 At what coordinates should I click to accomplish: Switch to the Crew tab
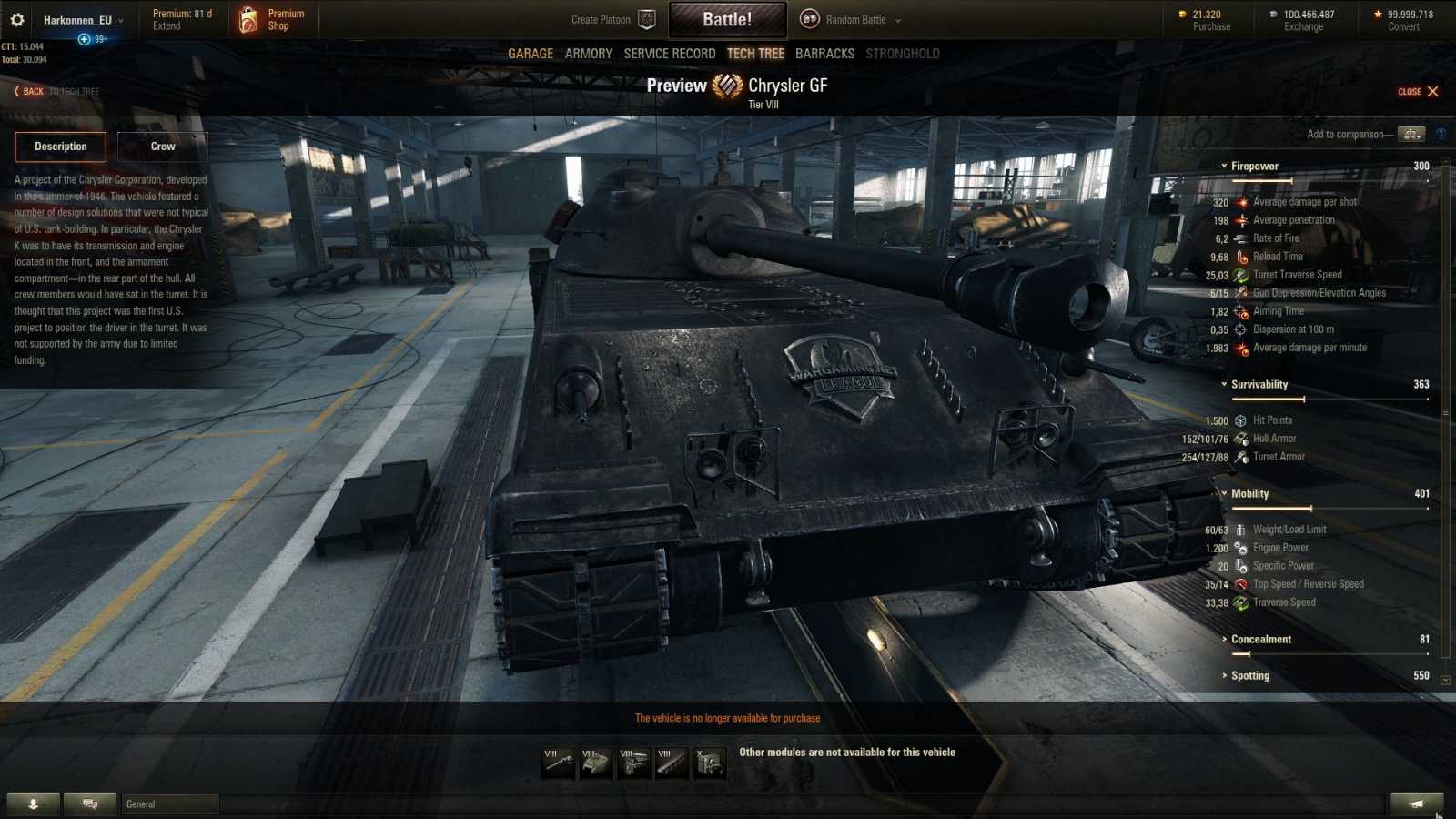161,146
